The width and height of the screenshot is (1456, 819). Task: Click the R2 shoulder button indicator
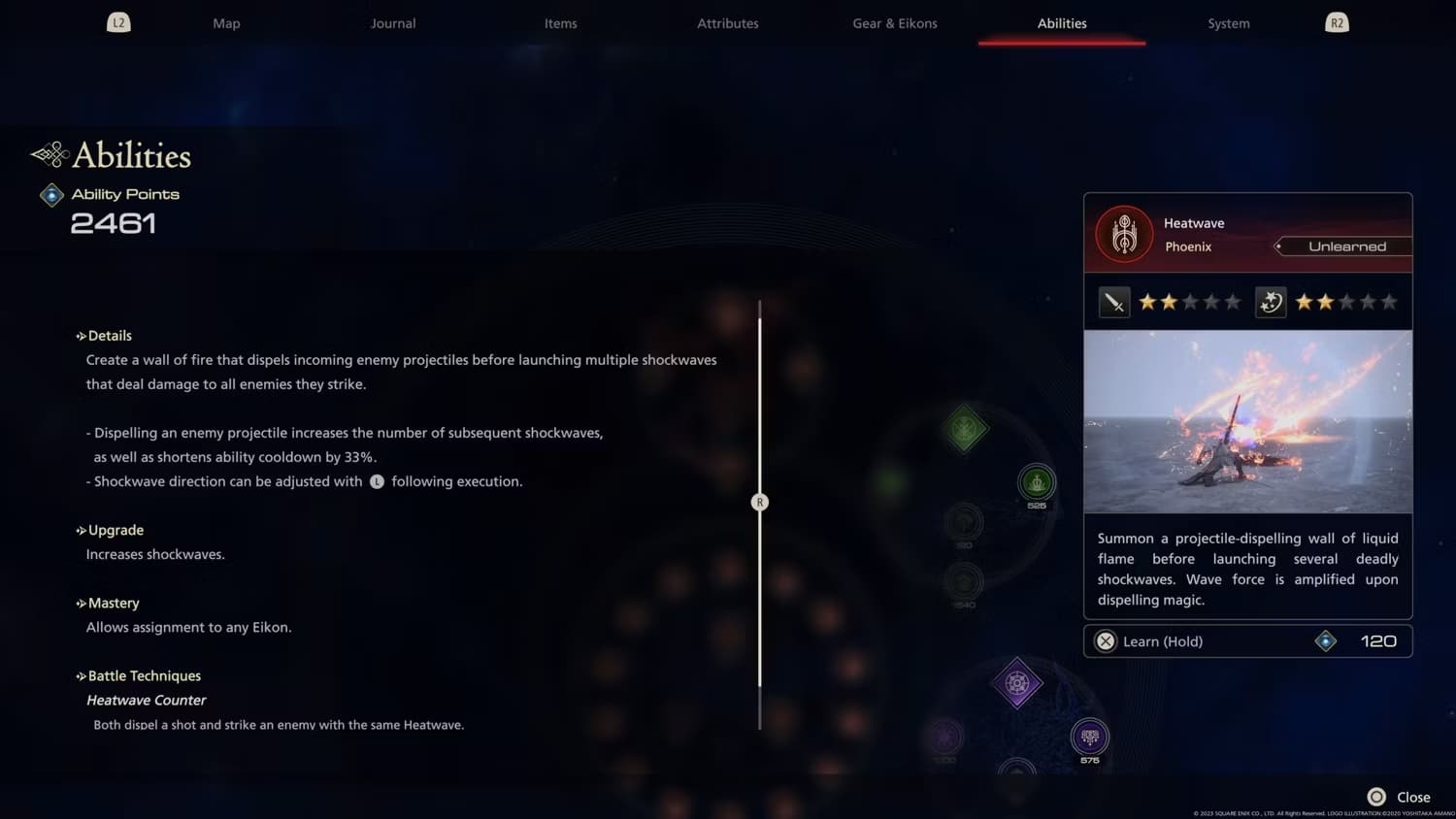[x=1337, y=21]
